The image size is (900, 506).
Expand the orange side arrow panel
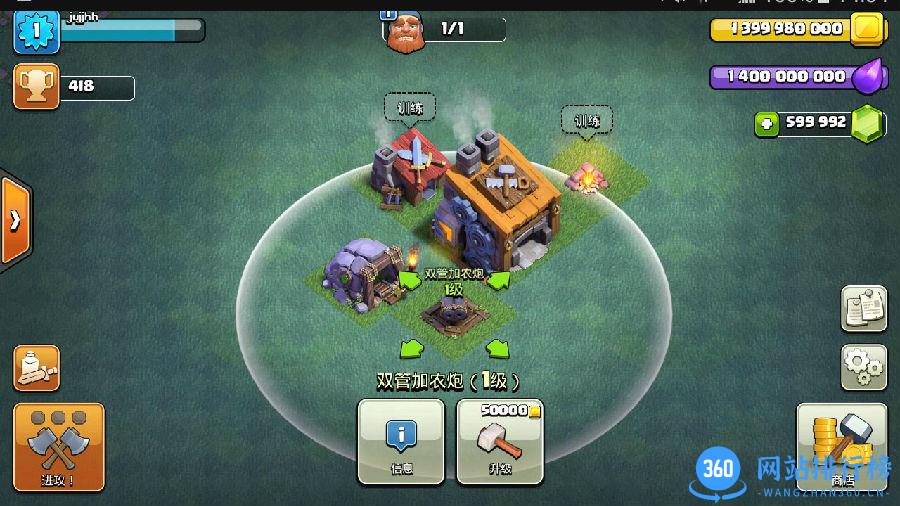click(x=14, y=220)
